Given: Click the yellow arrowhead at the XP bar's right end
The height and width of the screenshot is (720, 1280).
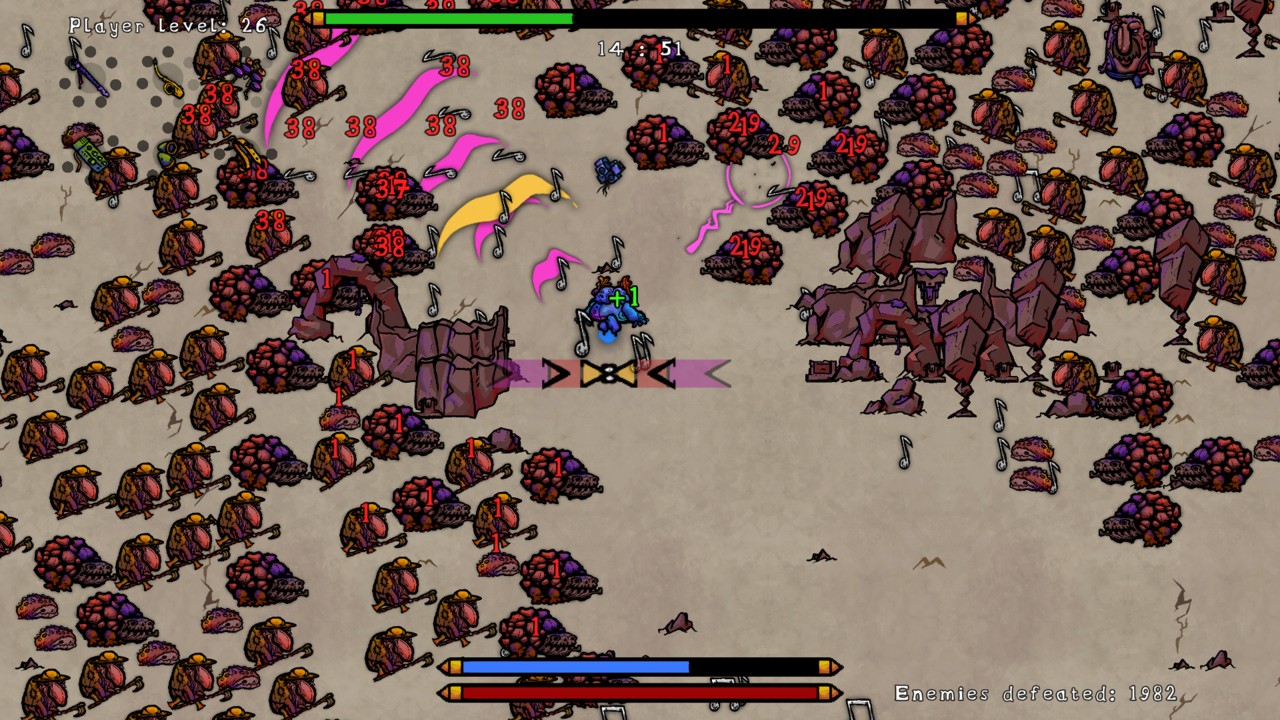Looking at the screenshot, I should tap(965, 18).
